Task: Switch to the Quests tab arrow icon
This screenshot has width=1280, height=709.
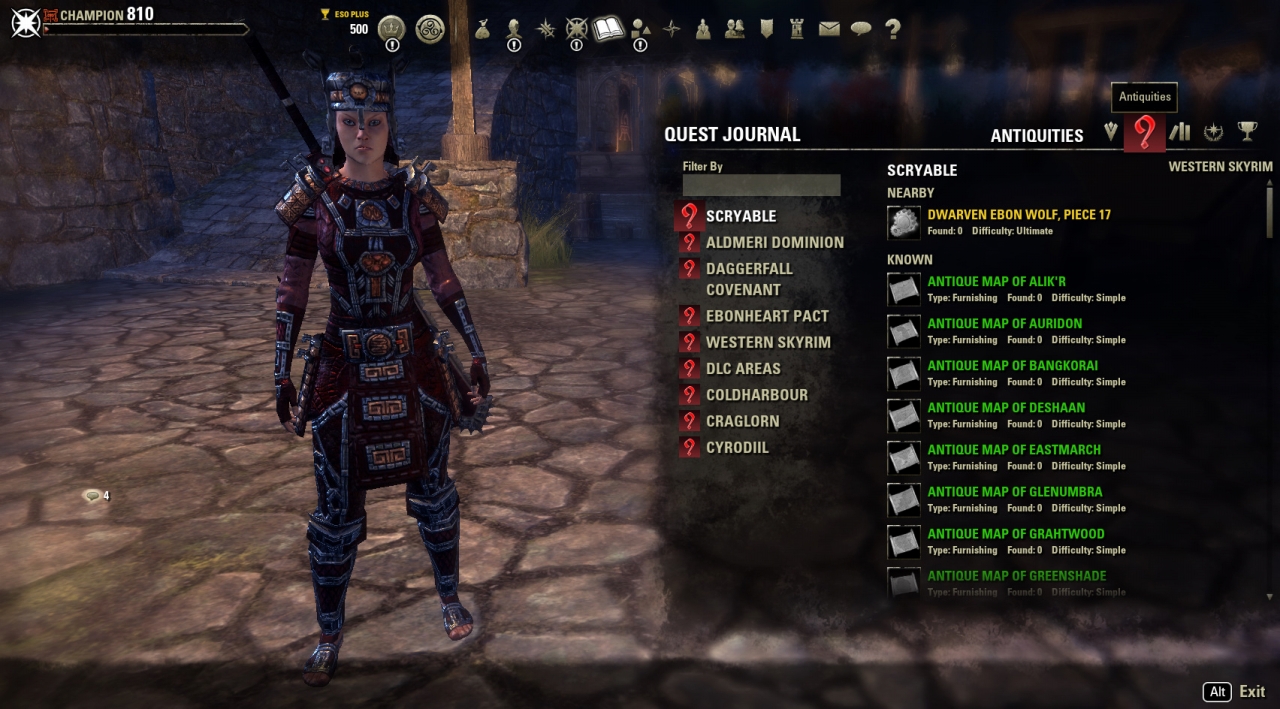Action: (1111, 132)
